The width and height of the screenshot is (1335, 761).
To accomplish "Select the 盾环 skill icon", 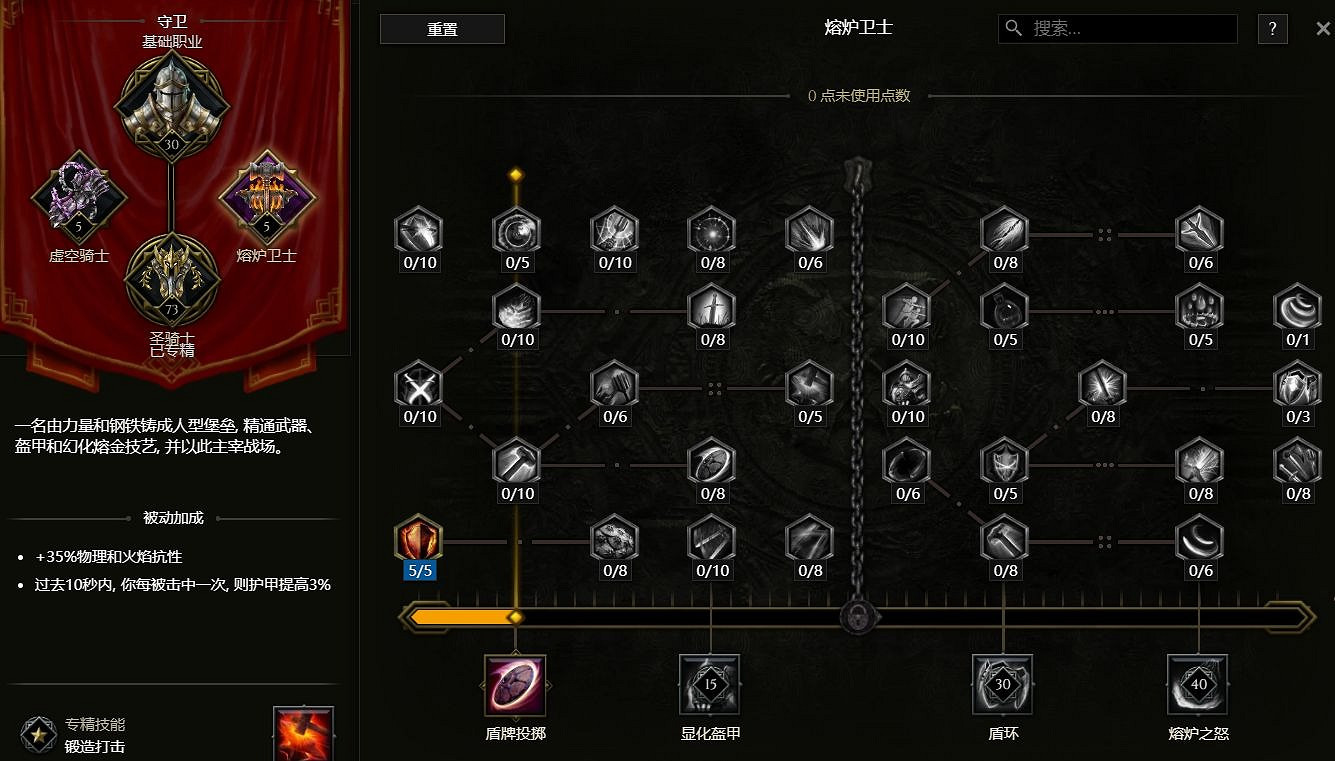I will click(1002, 685).
